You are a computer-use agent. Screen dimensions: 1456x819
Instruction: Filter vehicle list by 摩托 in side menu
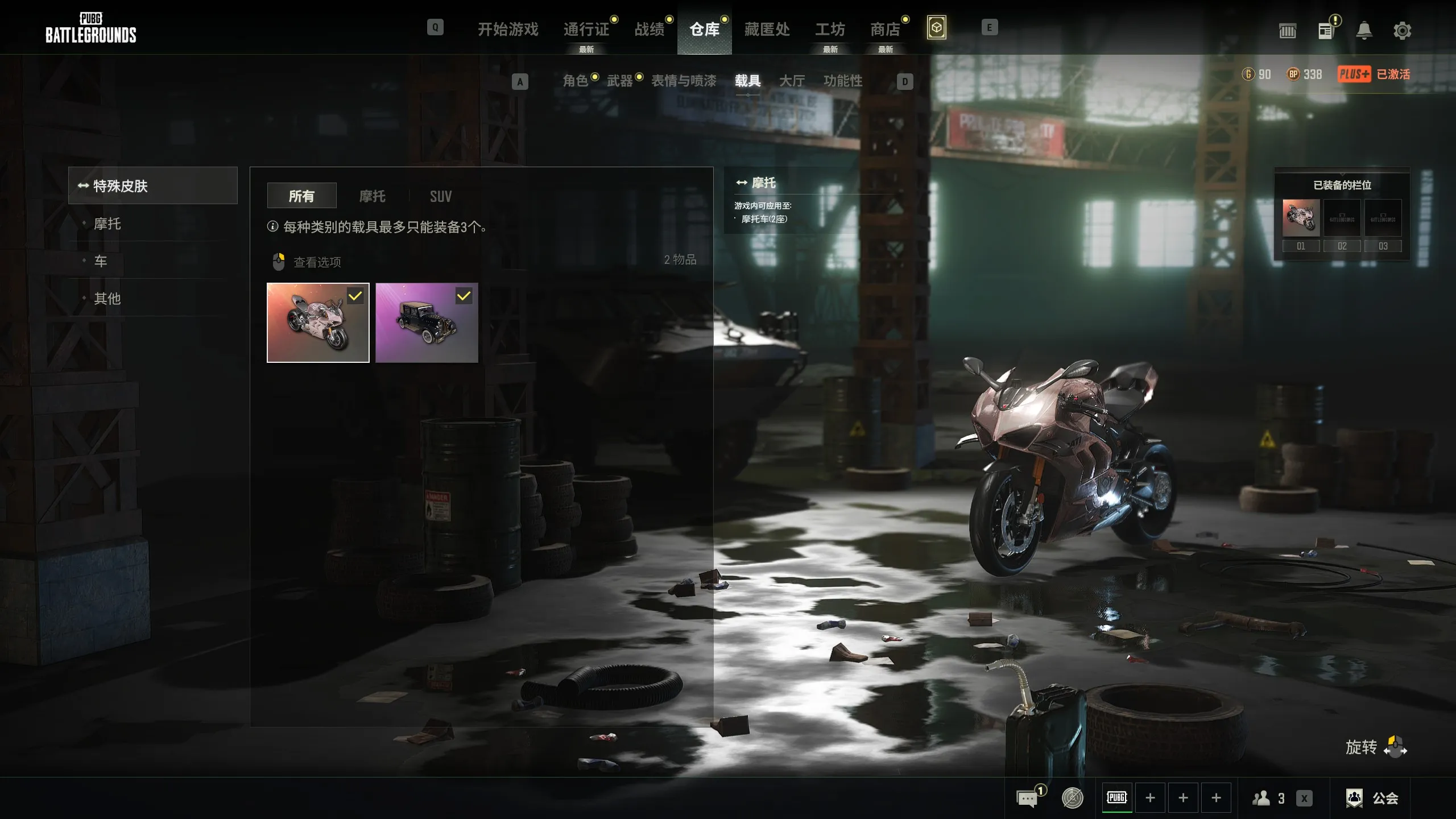click(x=107, y=224)
